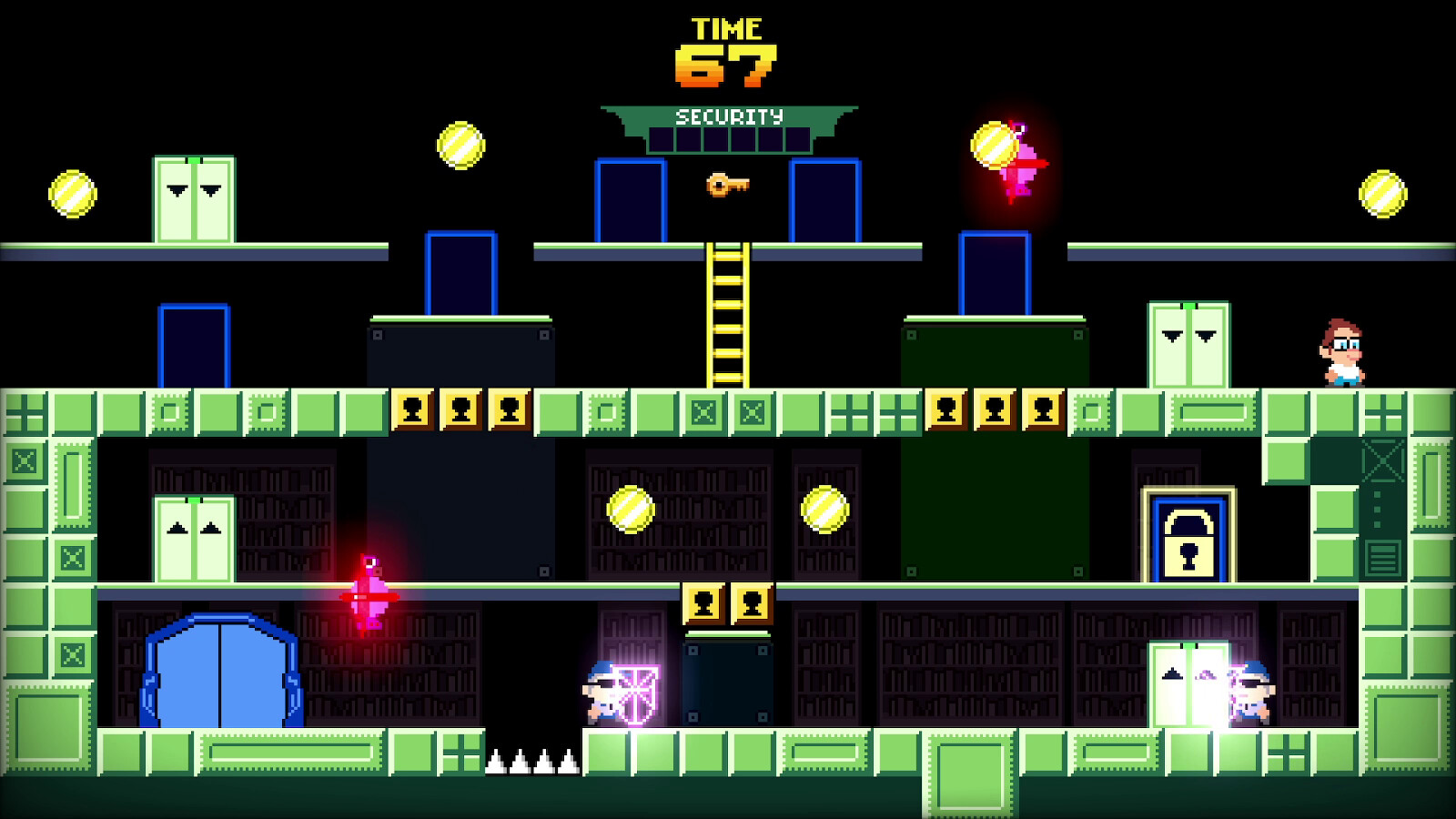Viewport: 1456px width, 819px height.
Task: Collect the golden key below the SECURITY sign
Action: [x=727, y=186]
